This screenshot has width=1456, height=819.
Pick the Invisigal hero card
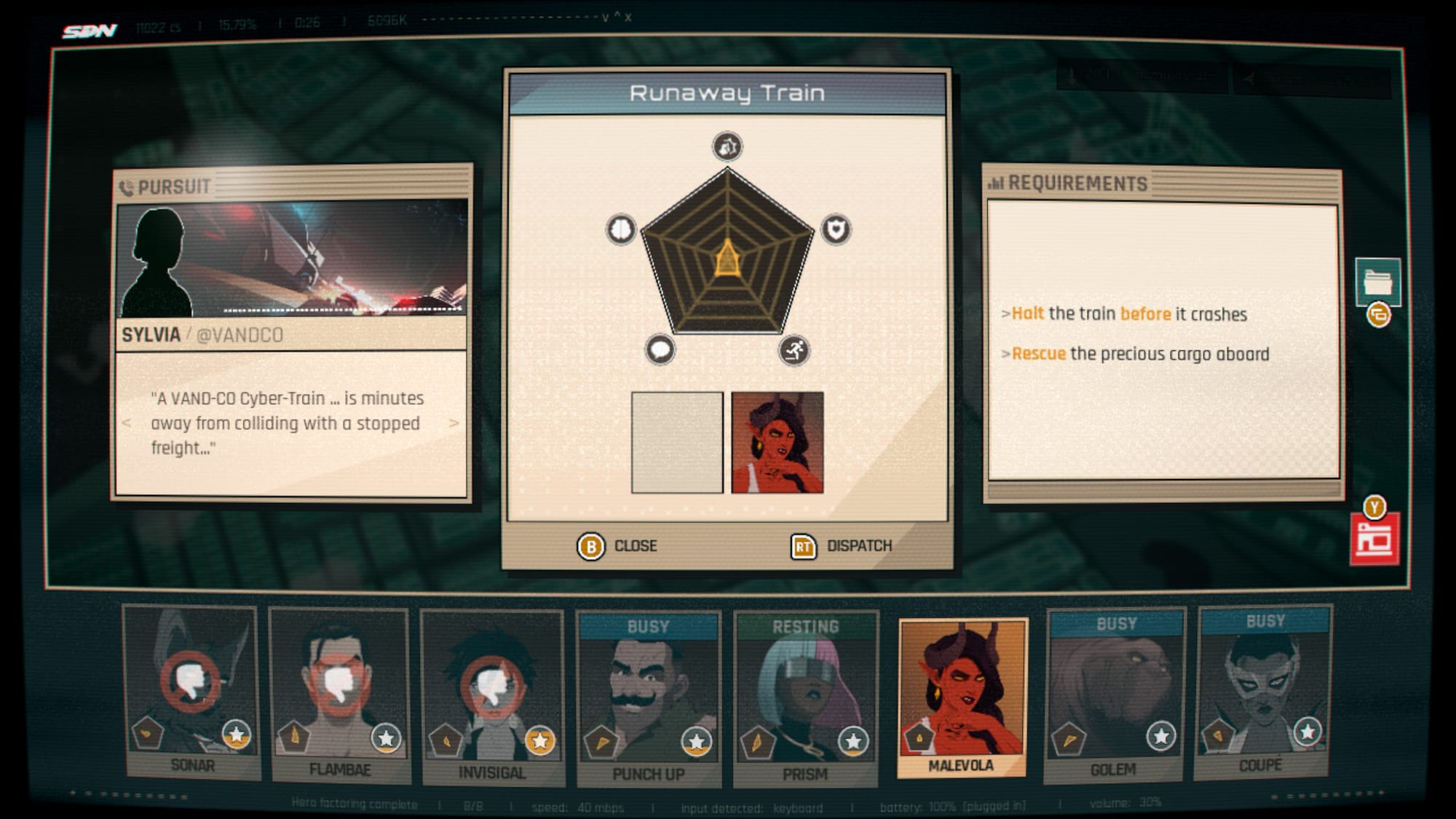[492, 697]
